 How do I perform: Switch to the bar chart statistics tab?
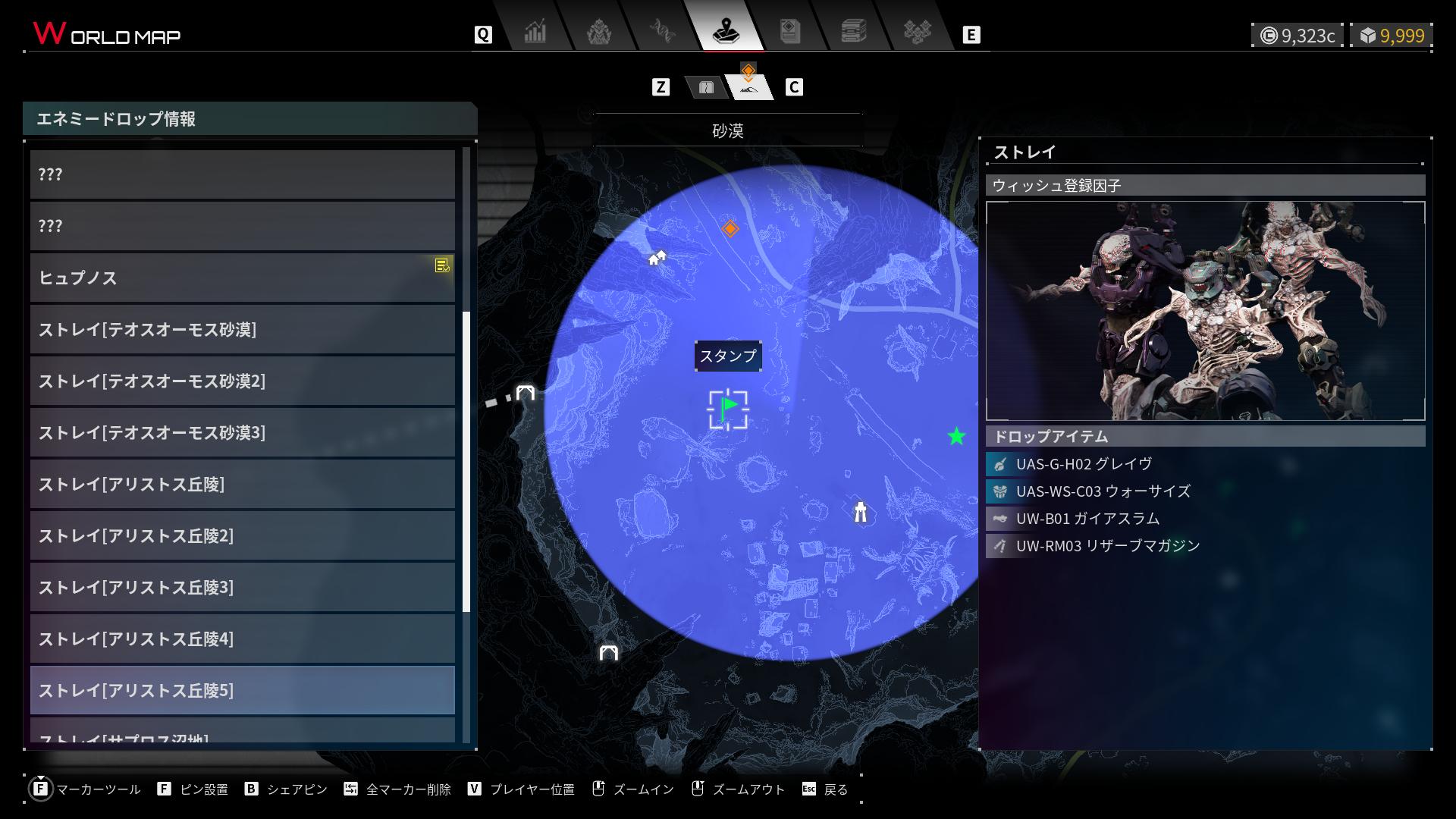click(x=535, y=32)
